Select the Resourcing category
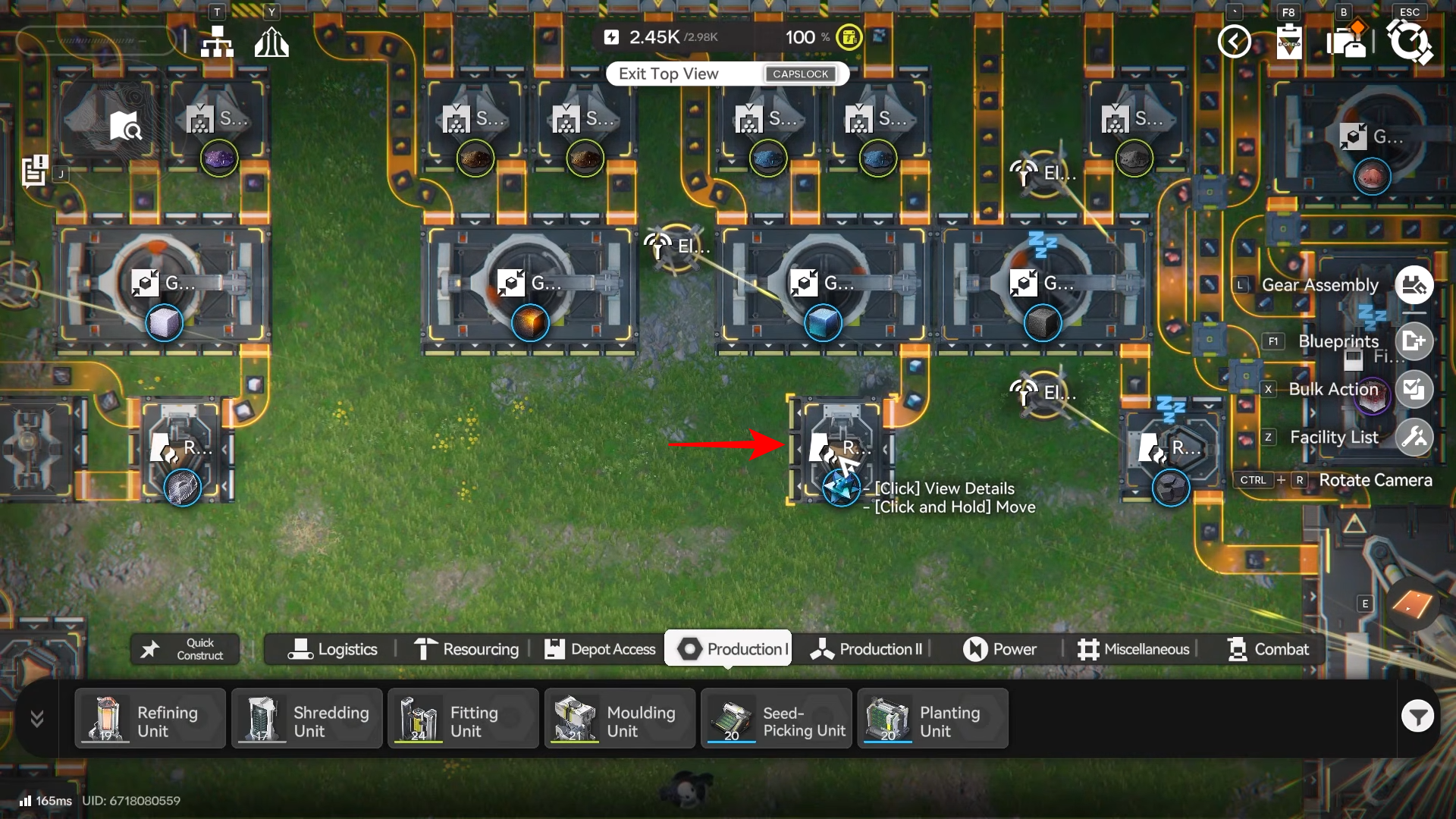Screen dimensions: 1456x819 click(466, 649)
